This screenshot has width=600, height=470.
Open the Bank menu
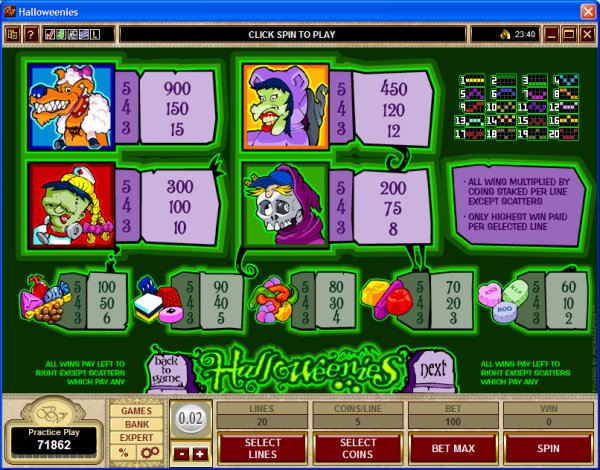click(x=136, y=424)
